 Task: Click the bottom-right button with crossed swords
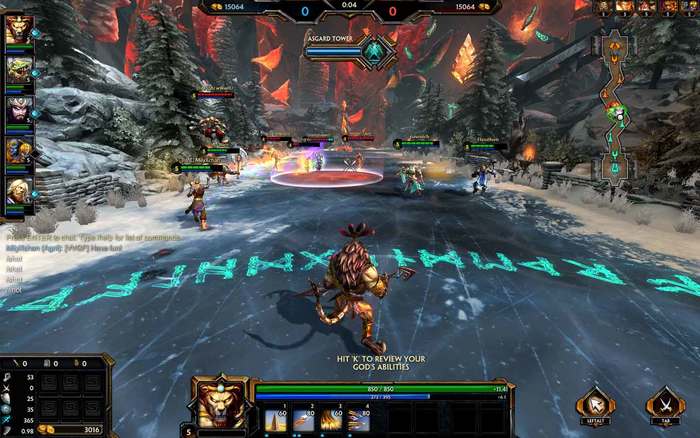(664, 406)
